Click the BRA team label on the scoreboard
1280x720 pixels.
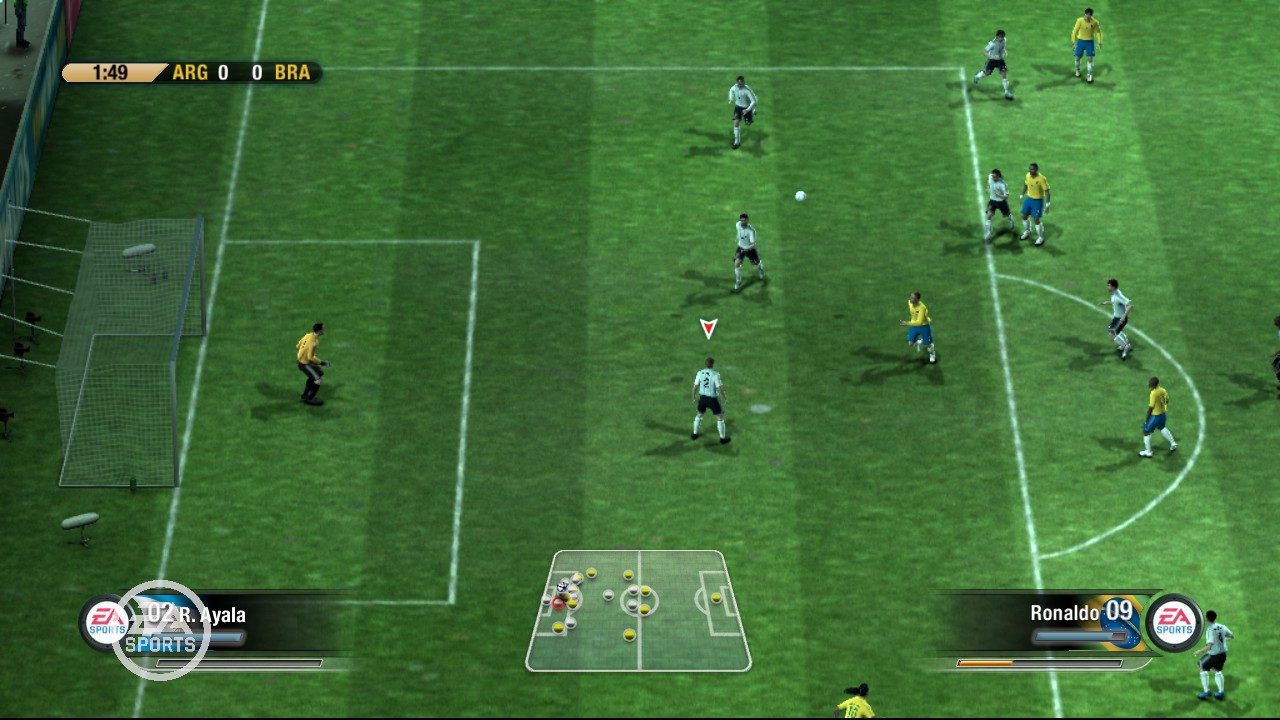point(292,72)
